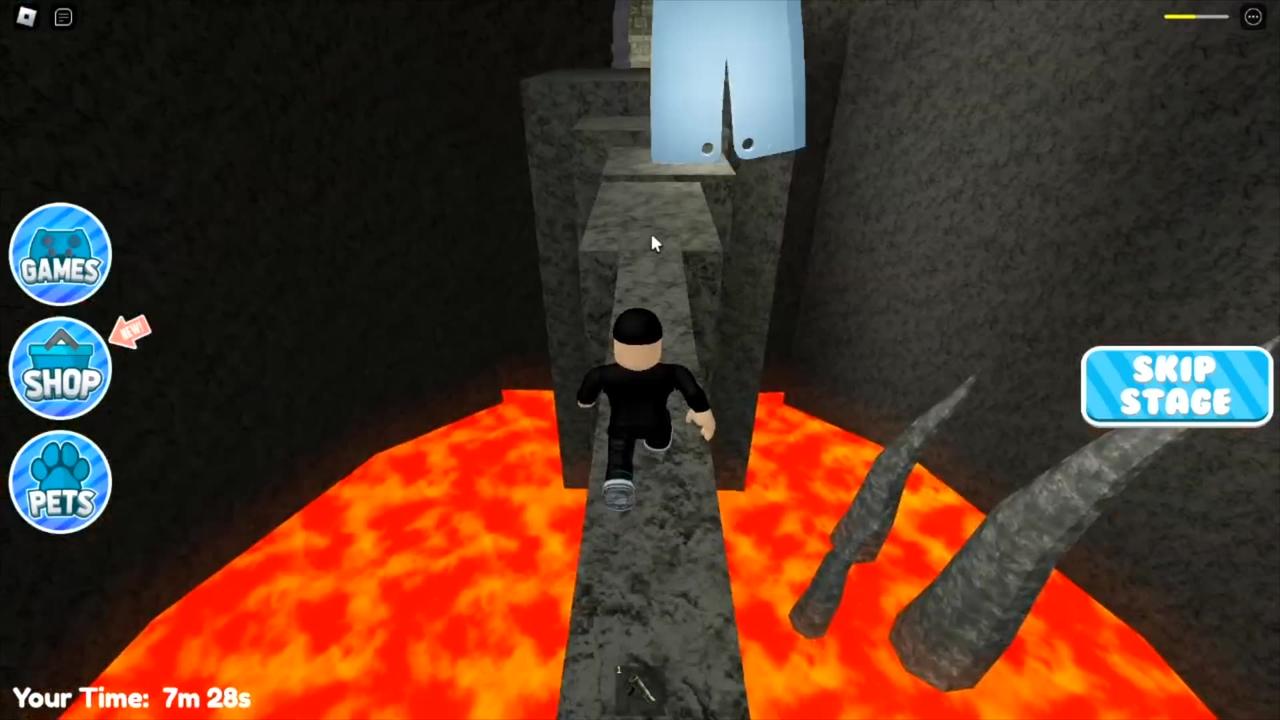The height and width of the screenshot is (720, 1280).
Task: Expand the GAMES selection list
Action: [x=60, y=253]
